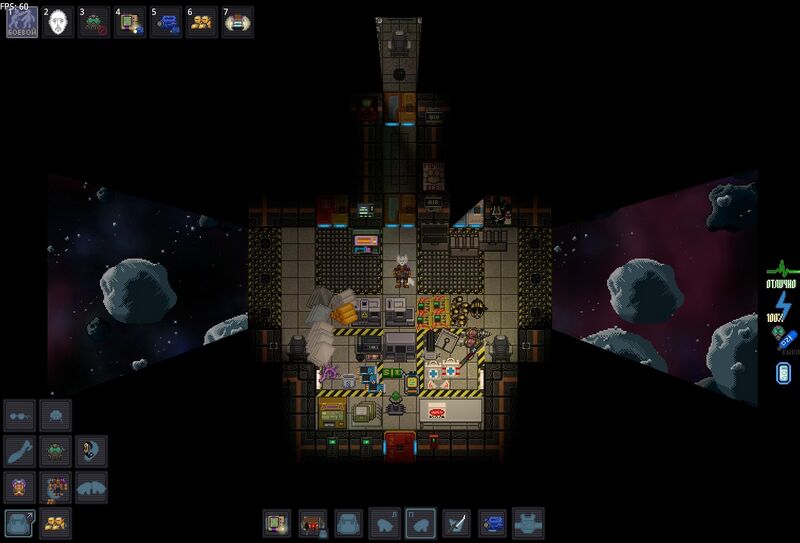800x543 pixels.
Task: Select the PDA slot in bottom bar
Action: pyautogui.click(x=276, y=523)
